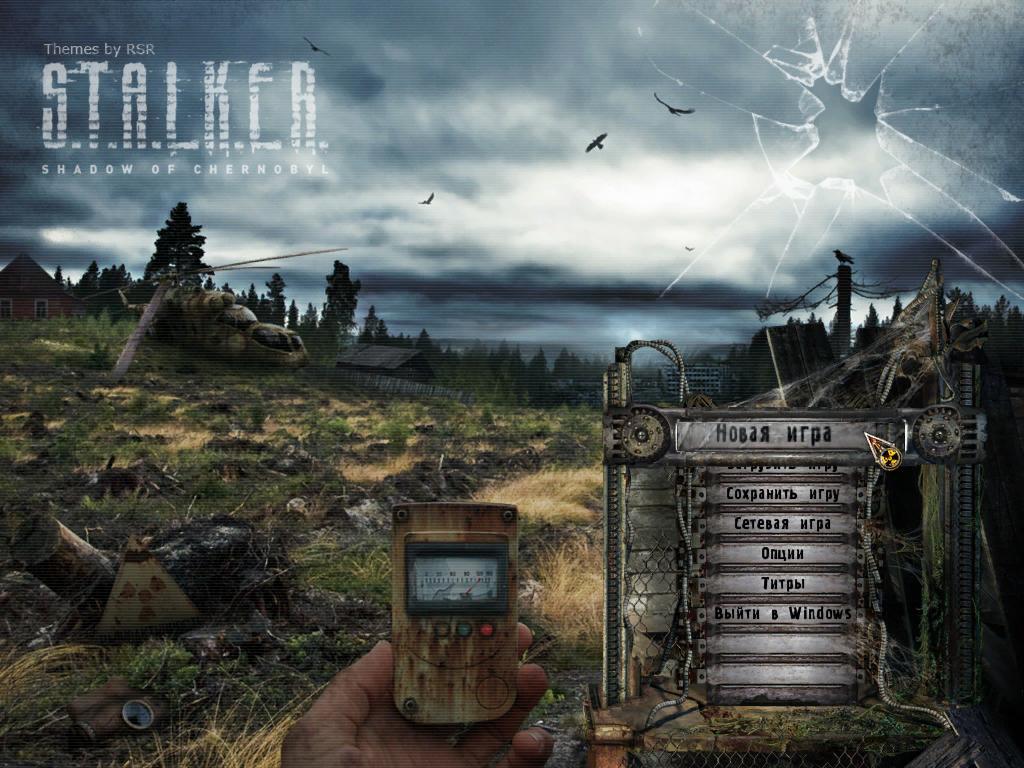Screen dimensions: 1024x768
Task: Open the Сетевая игра network game menu
Action: pos(782,523)
